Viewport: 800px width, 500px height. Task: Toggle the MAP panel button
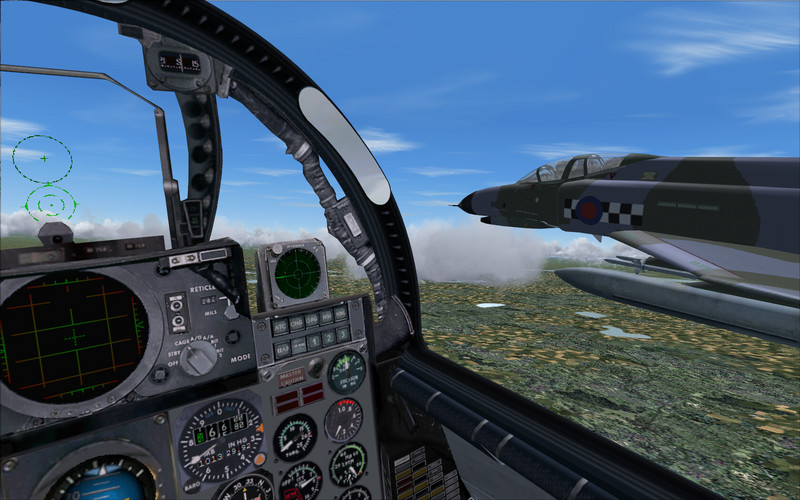[282, 349]
